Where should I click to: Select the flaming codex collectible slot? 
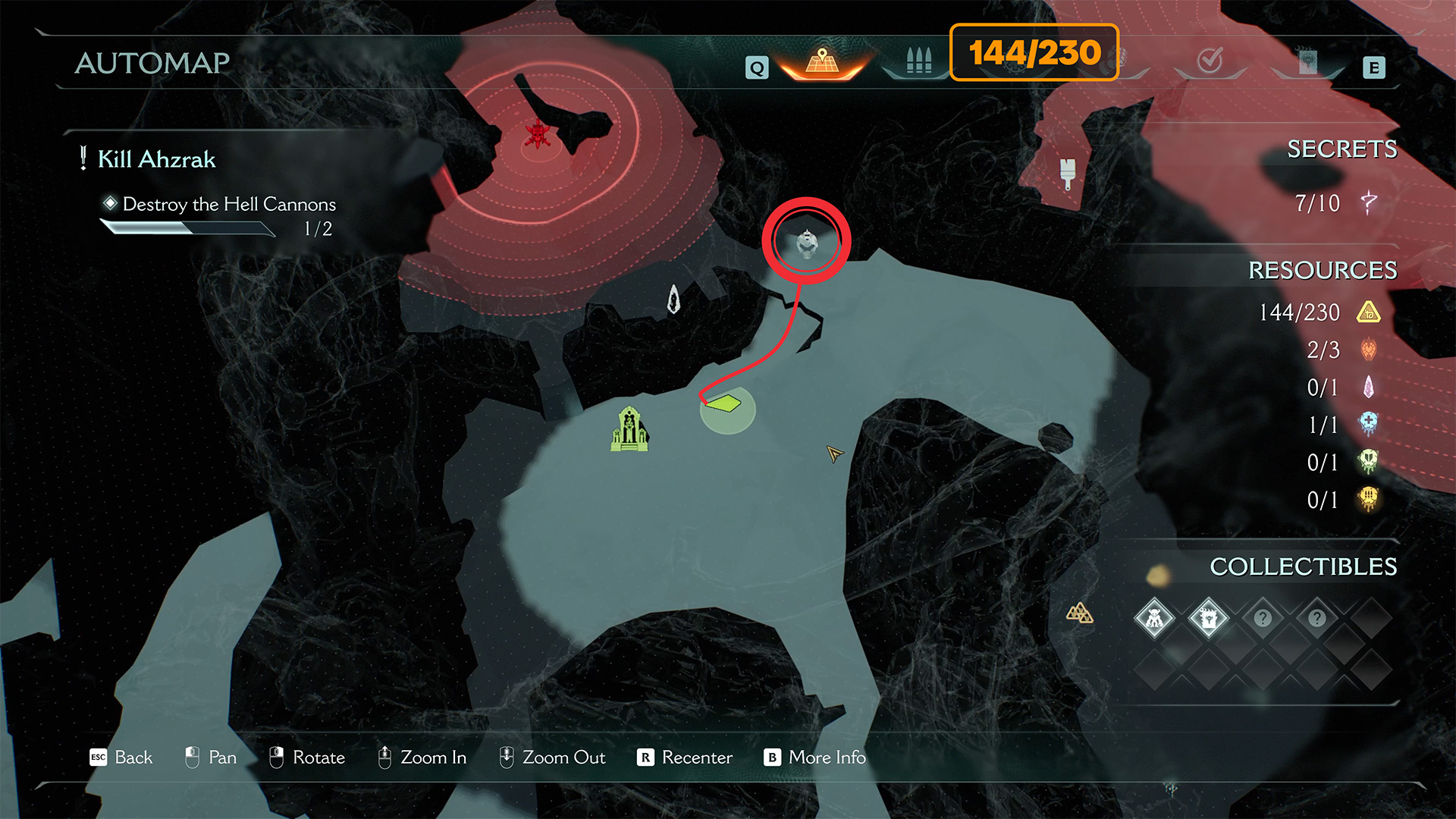[x=1208, y=618]
